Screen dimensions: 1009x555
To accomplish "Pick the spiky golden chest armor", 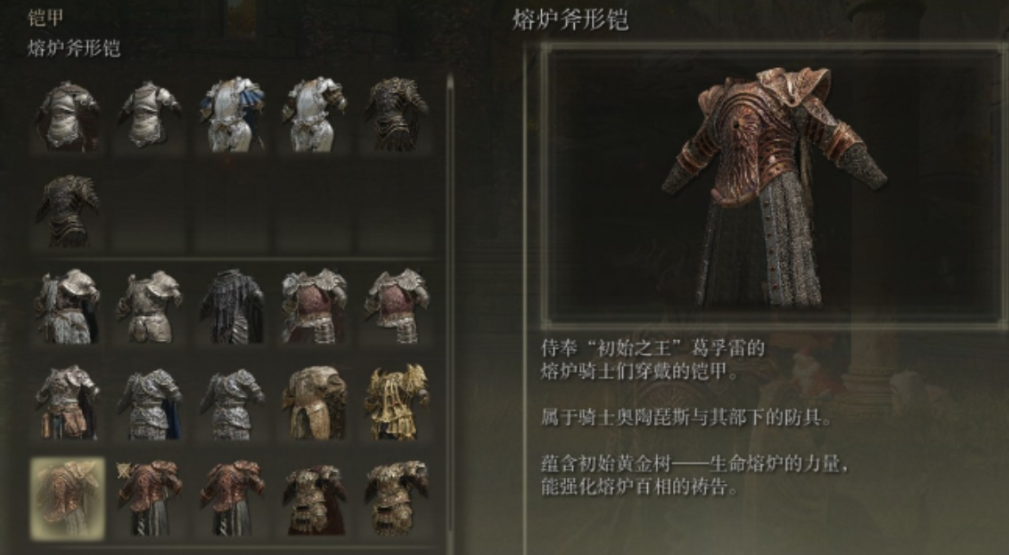I will coord(397,401).
